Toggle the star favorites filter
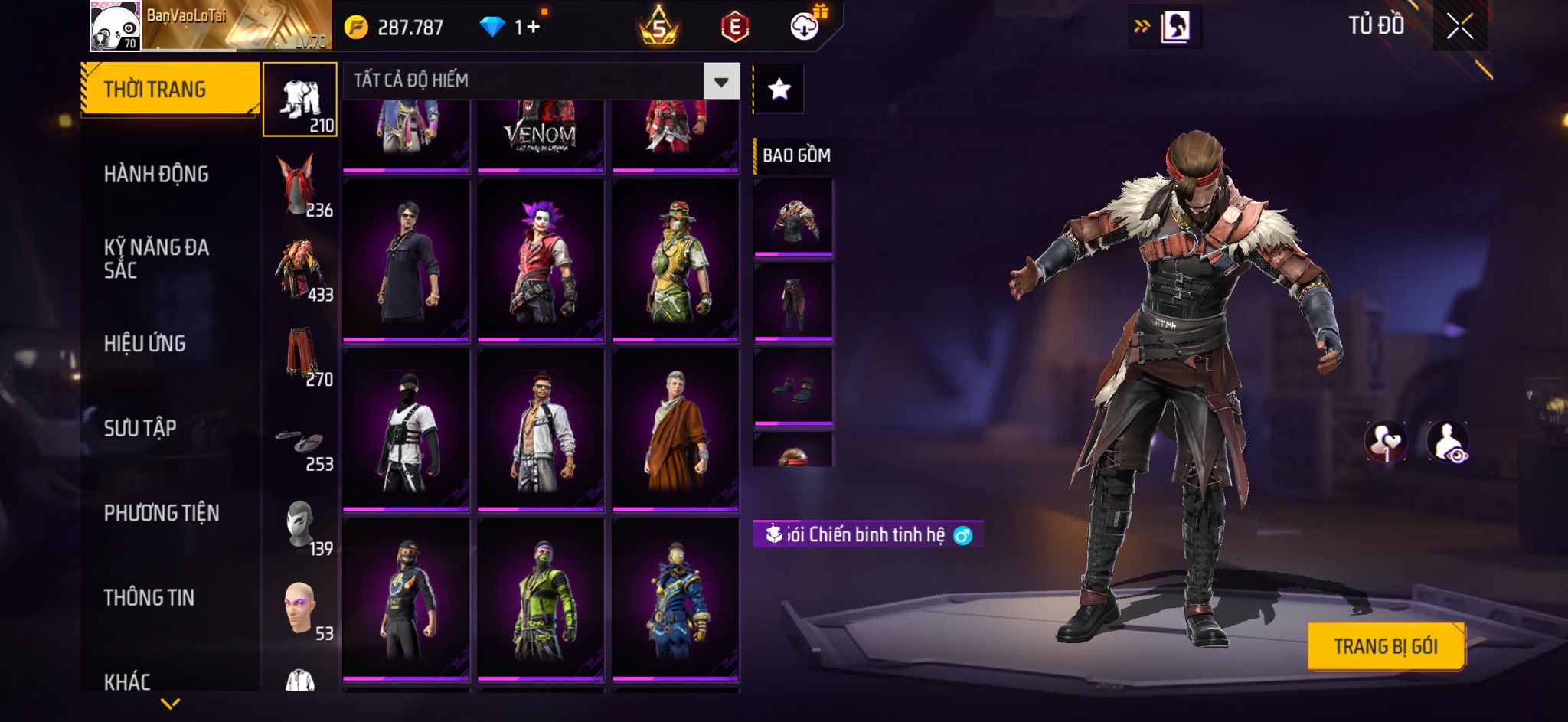The width and height of the screenshot is (1568, 722). point(779,90)
